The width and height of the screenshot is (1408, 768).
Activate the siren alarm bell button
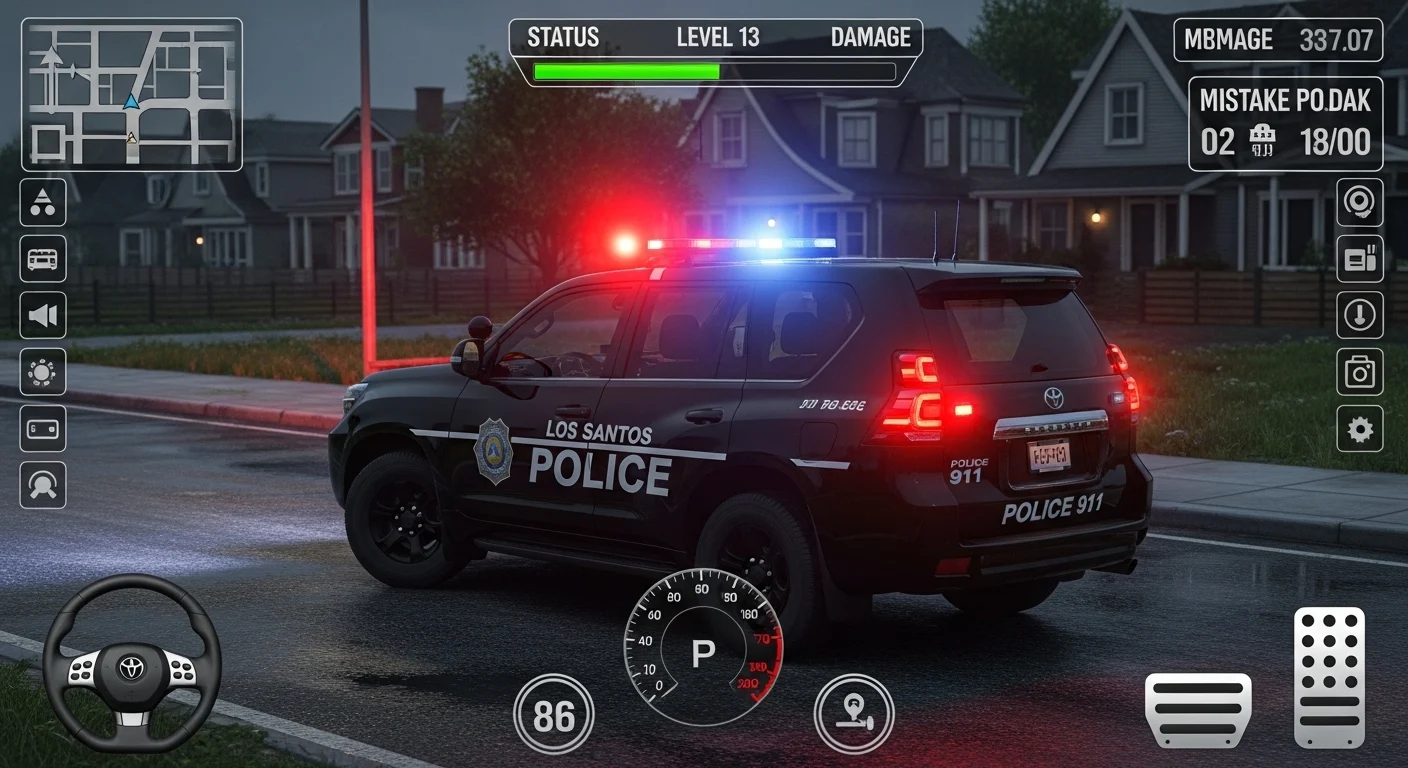coord(1360,202)
